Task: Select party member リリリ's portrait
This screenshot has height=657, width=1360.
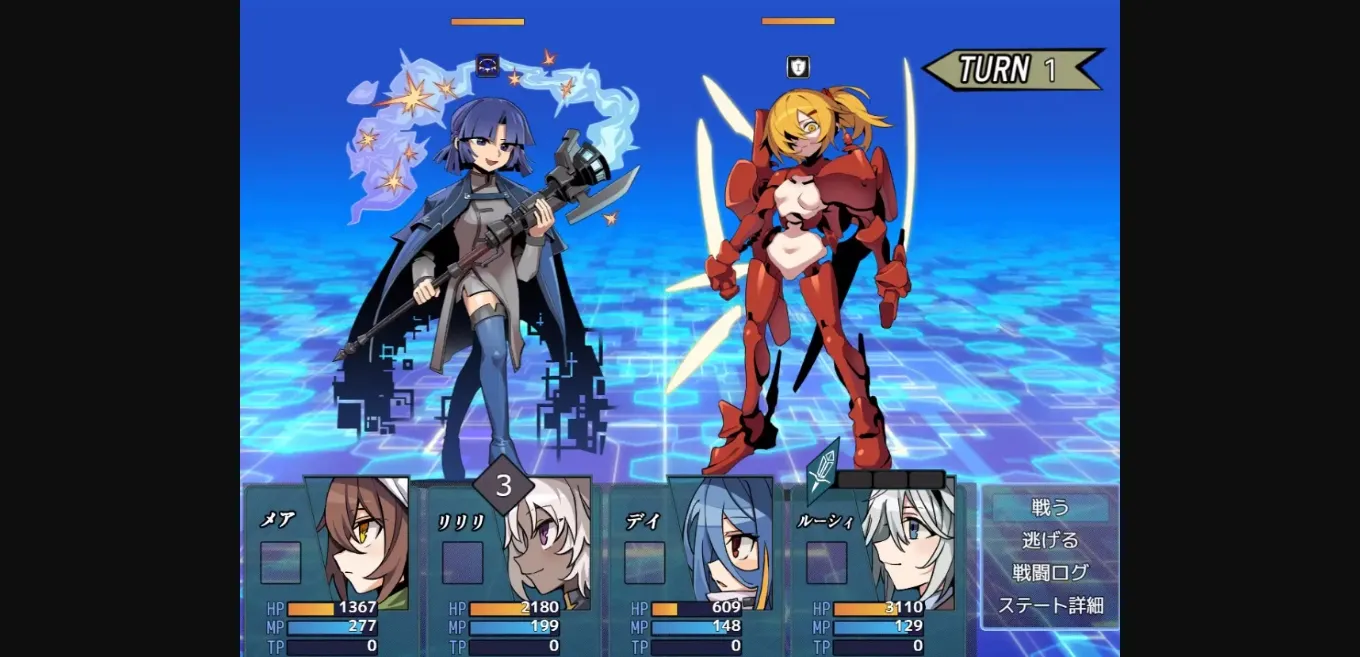Action: [545, 547]
